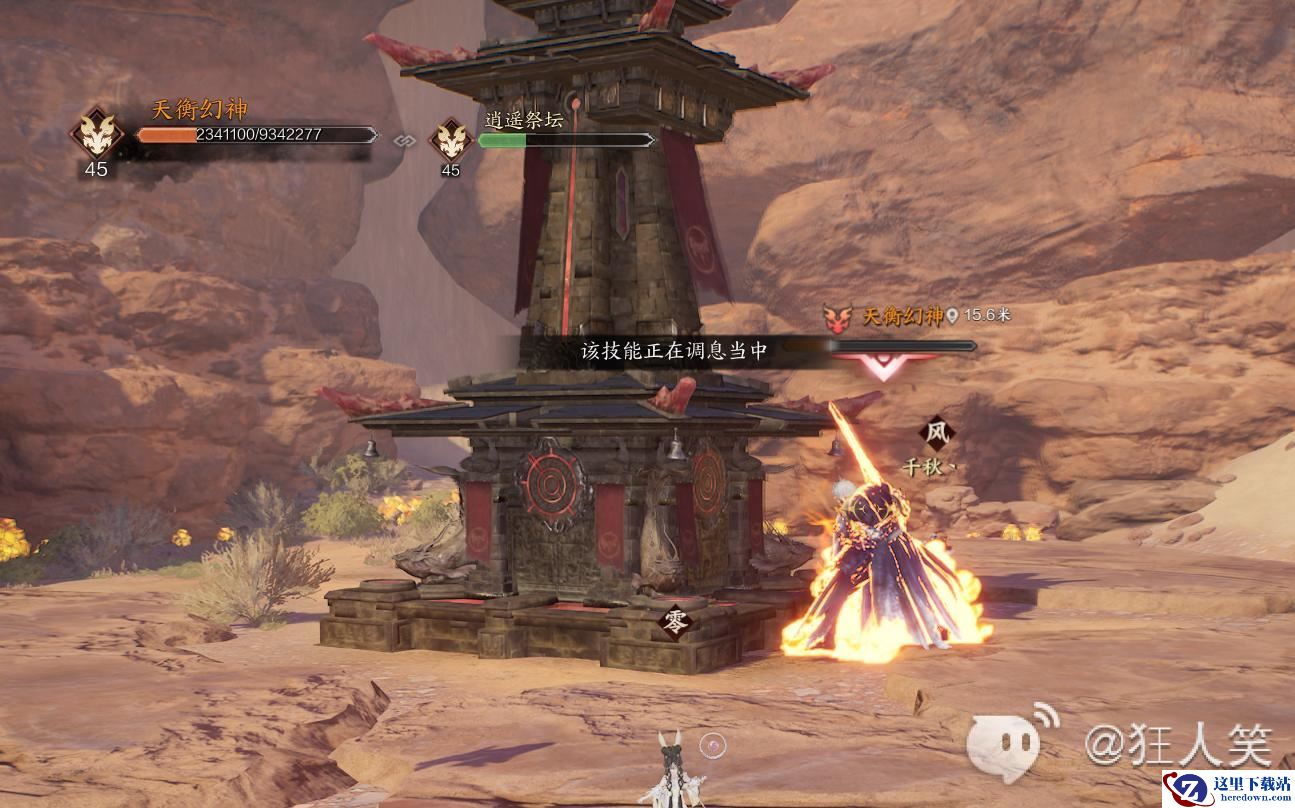Click the 零 diamond marker

pyautogui.click(x=675, y=622)
